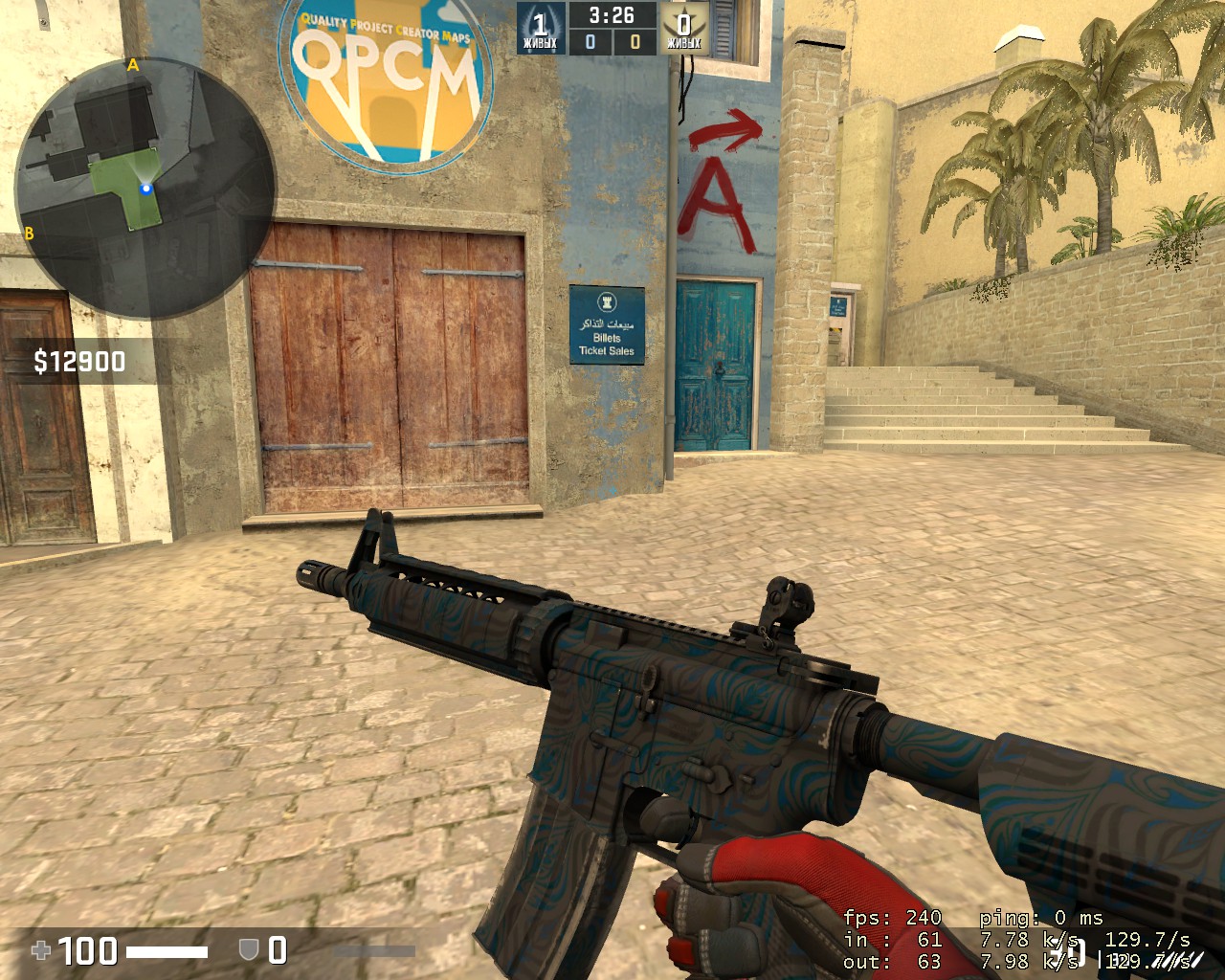Click the Terrorist team emblem on scoreboard
Viewport: 1225px width, 980px height.
(x=683, y=26)
